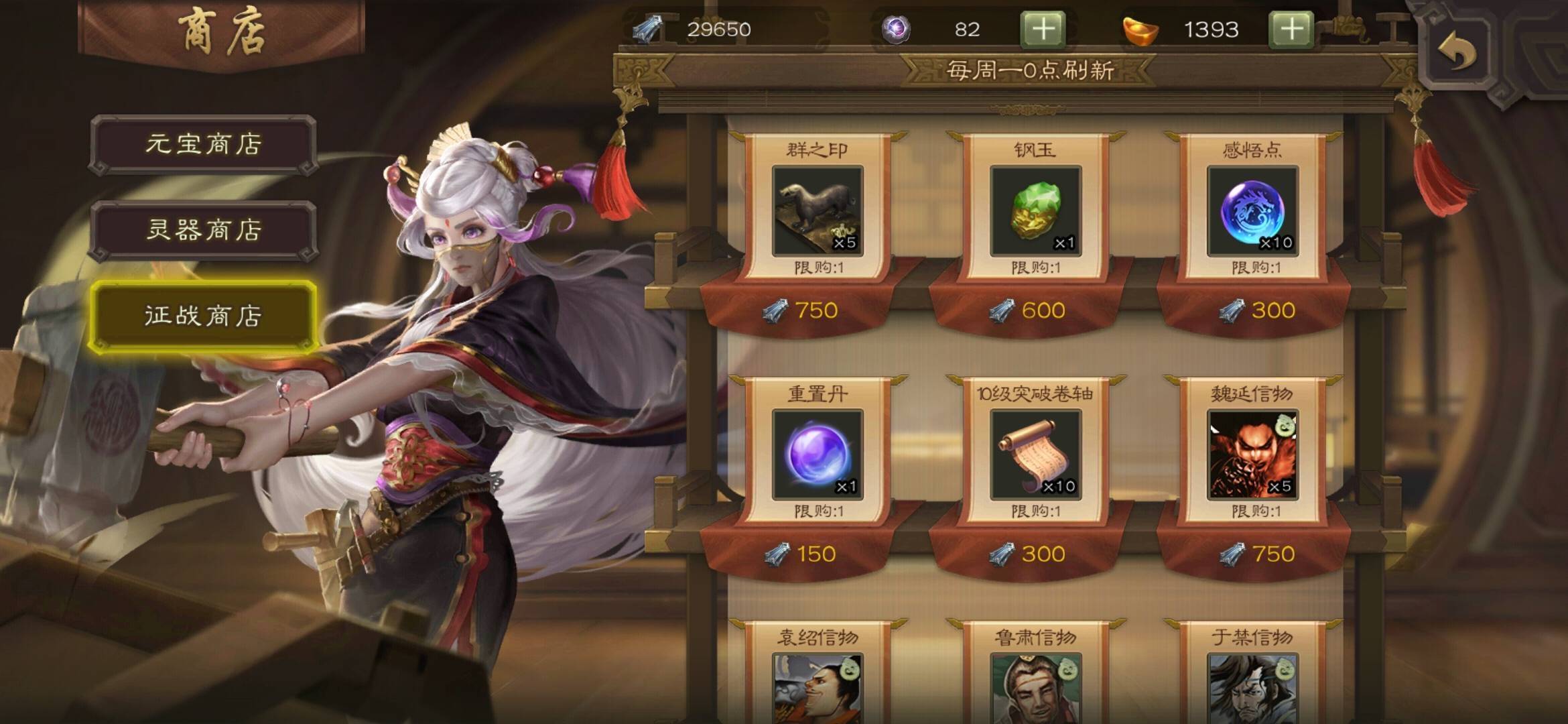The height and width of the screenshot is (724, 1568).
Task: Select the 10级突破卷轴 scroll item
Action: (x=1035, y=455)
